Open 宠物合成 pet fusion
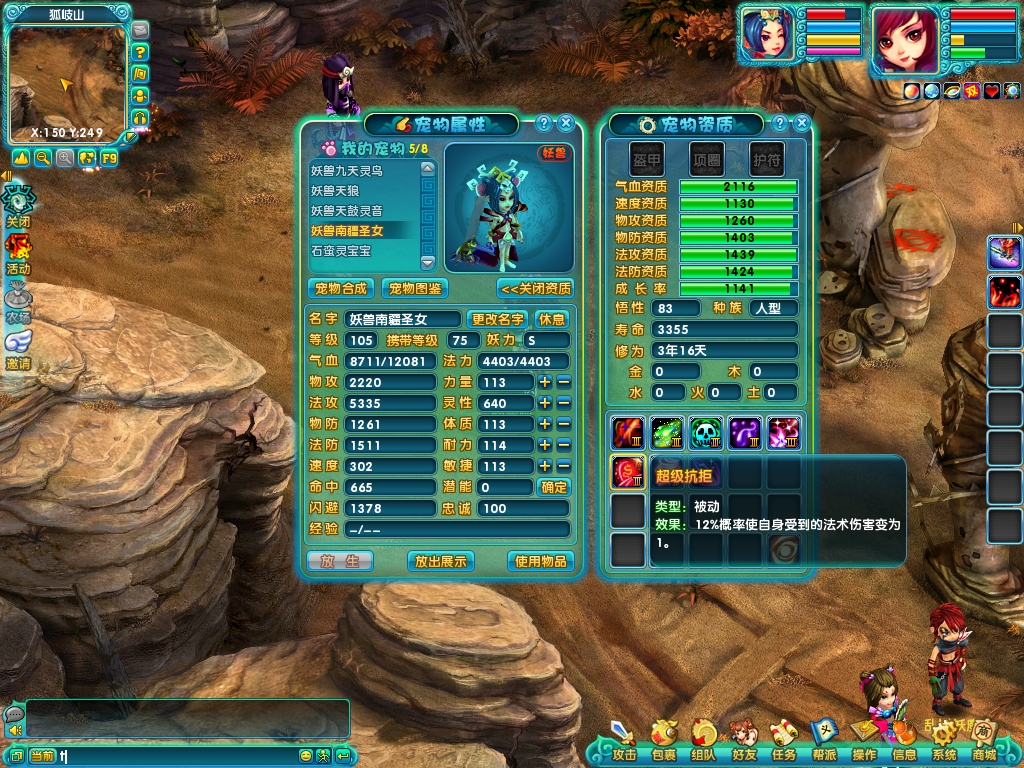The height and width of the screenshot is (768, 1024). click(341, 288)
